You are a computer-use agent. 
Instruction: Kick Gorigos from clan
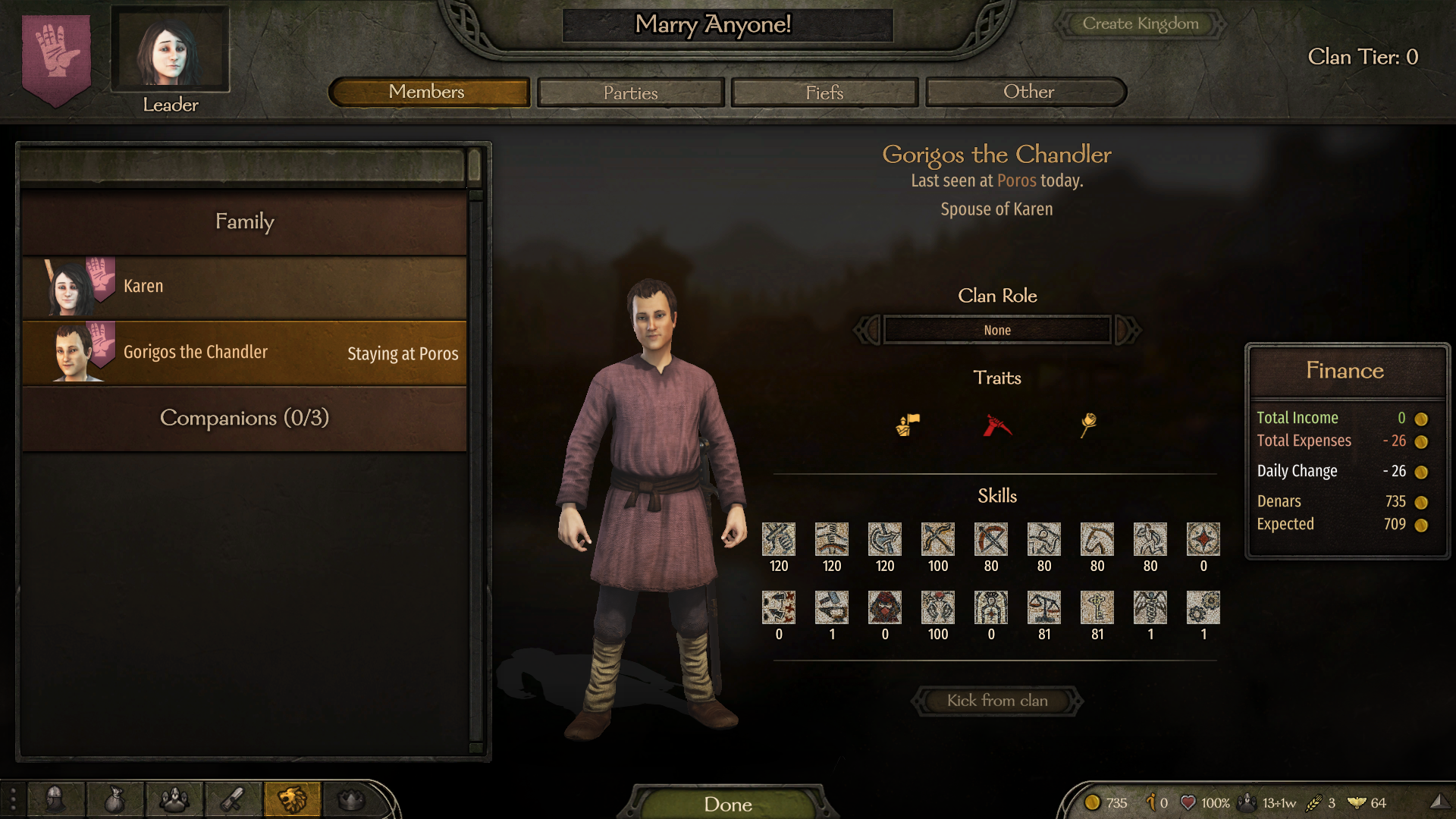pyautogui.click(x=996, y=701)
